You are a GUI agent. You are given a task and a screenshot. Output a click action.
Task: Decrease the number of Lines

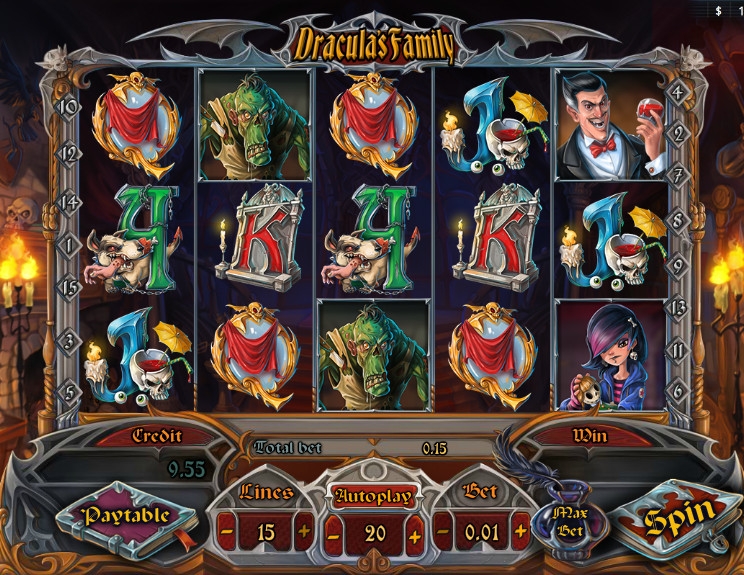click(227, 532)
